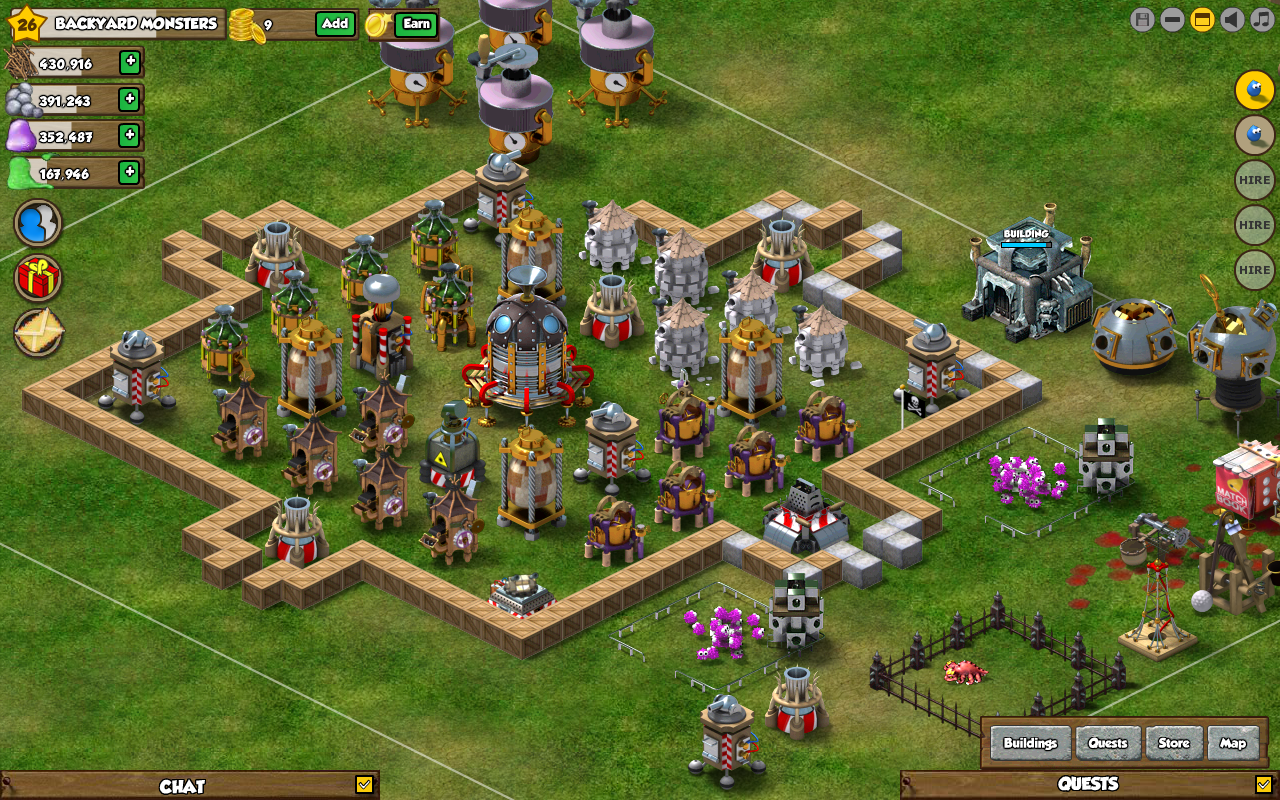Select the yellow-highlighted worker icon
The image size is (1280, 800).
(x=1254, y=90)
